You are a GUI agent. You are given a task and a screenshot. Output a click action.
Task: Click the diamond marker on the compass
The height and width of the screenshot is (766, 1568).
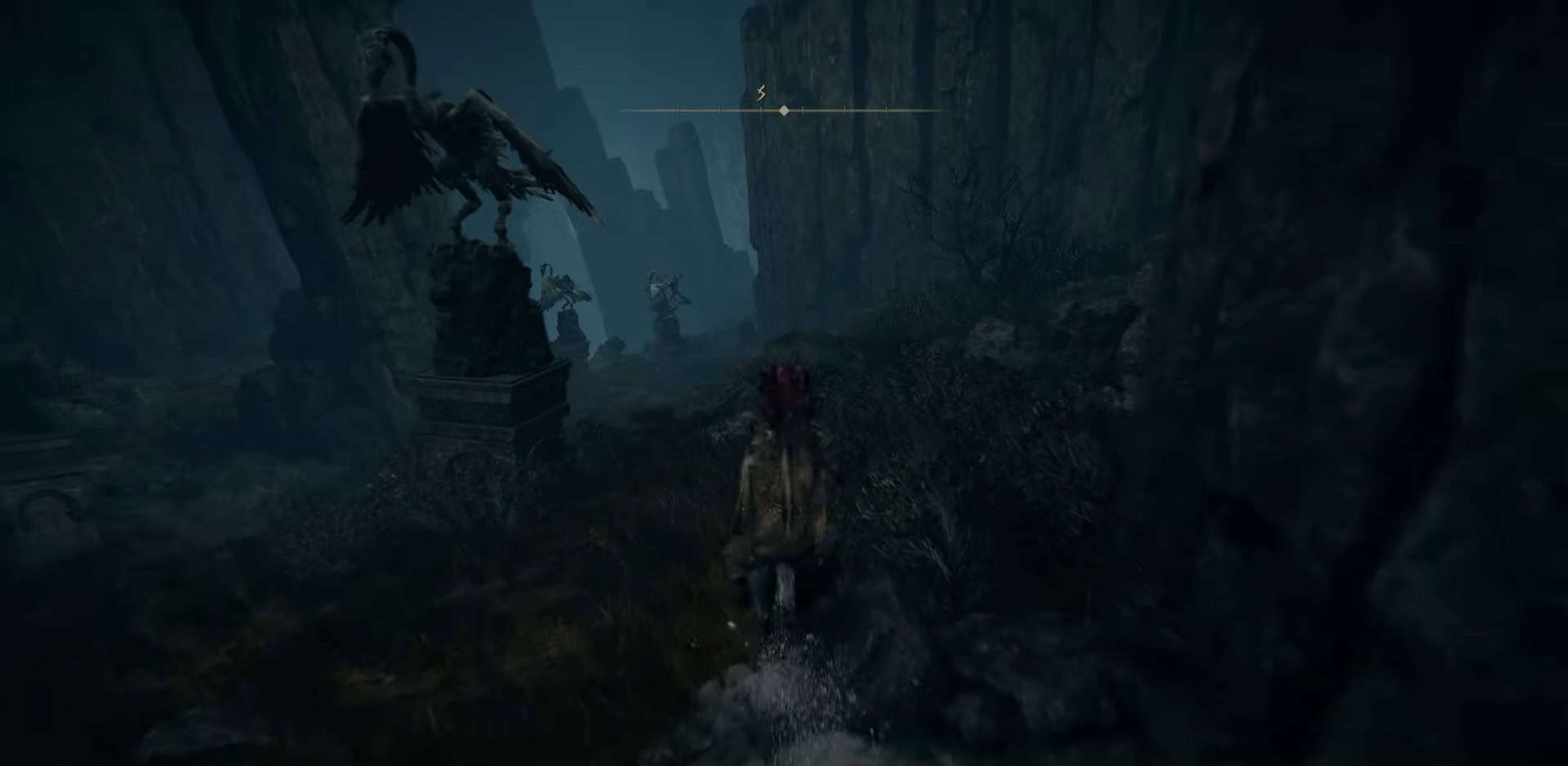784,110
